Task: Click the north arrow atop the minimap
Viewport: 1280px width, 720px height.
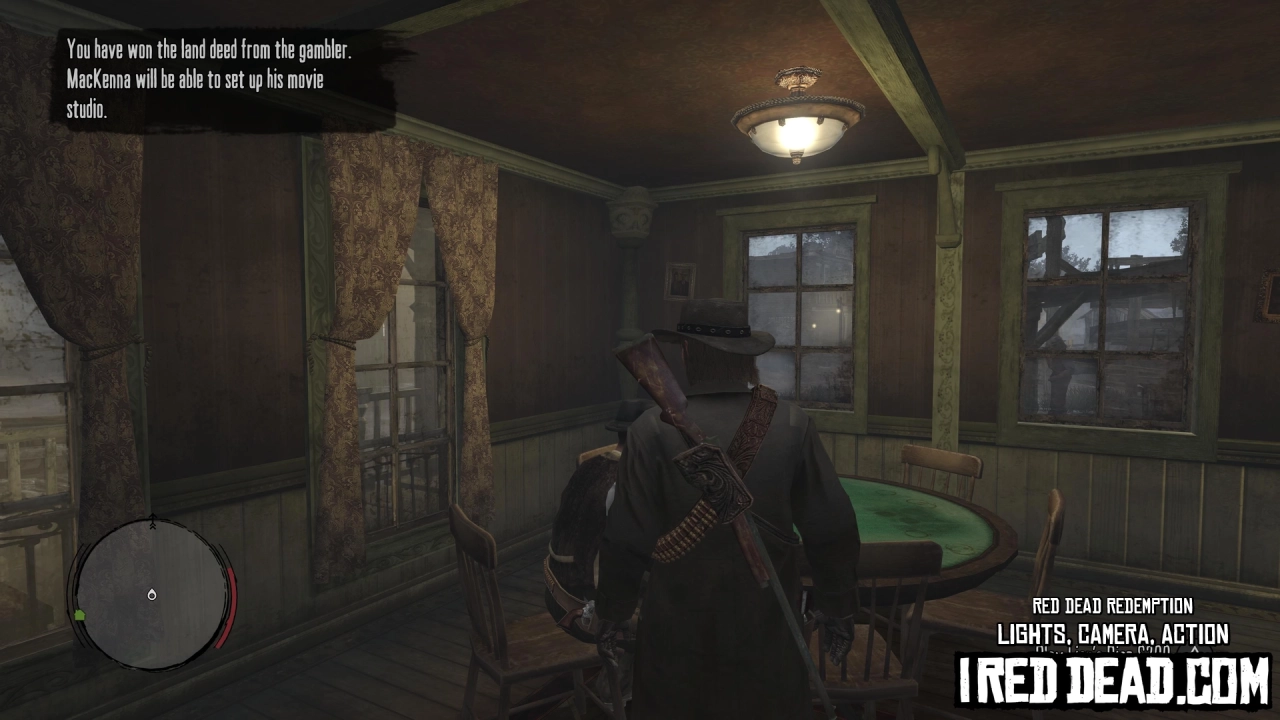Action: [x=153, y=519]
